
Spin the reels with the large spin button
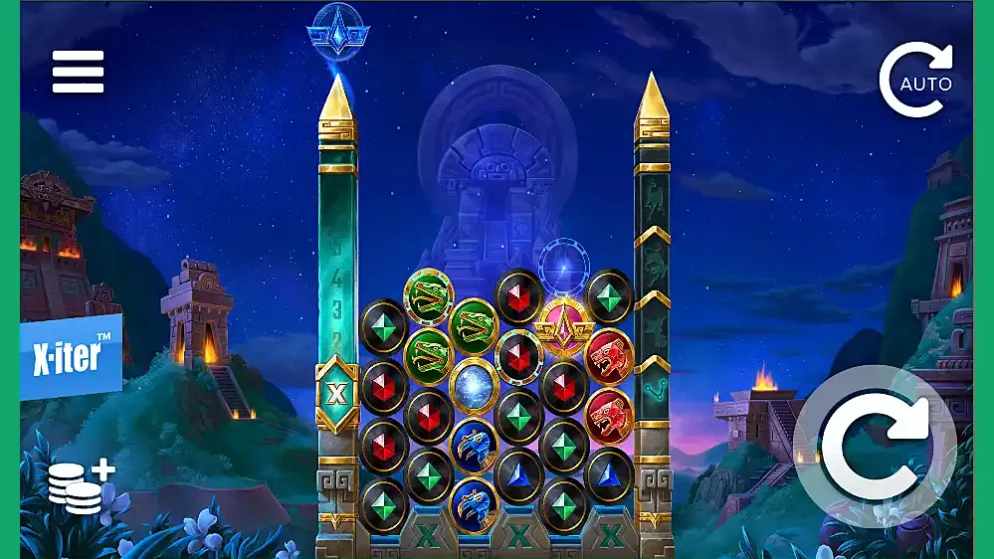coord(874,446)
